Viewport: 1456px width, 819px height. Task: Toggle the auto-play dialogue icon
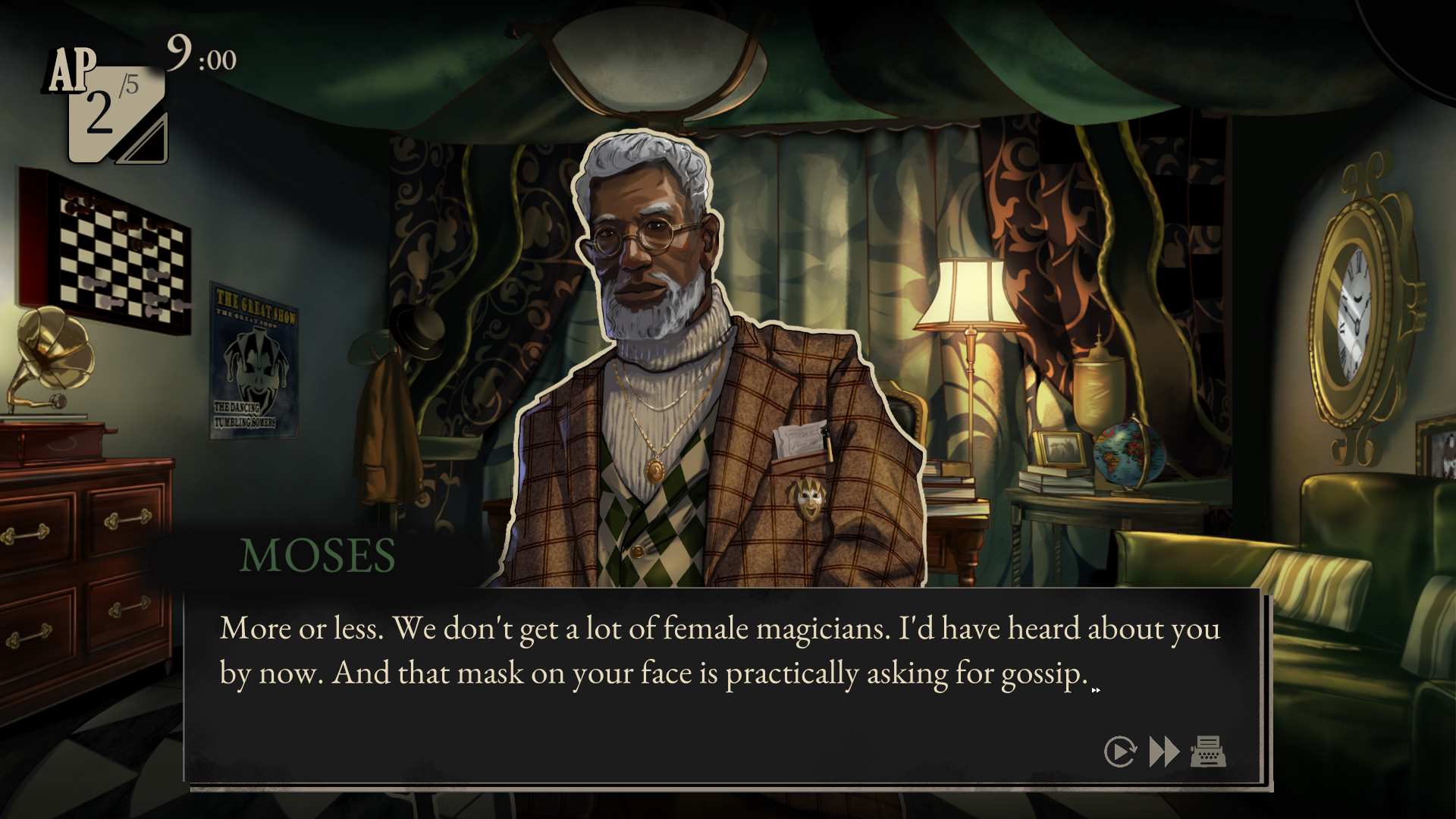pos(1120,752)
